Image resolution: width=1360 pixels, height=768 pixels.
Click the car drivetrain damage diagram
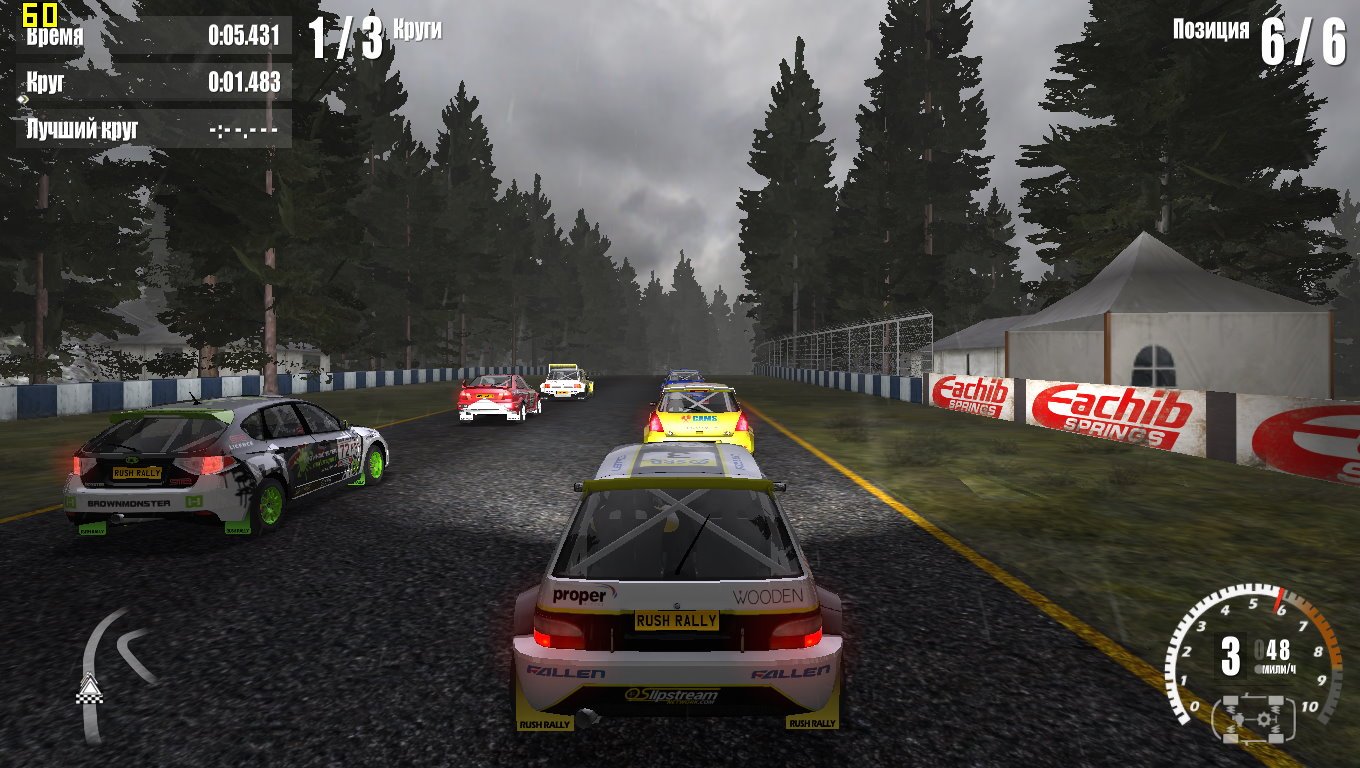click(1254, 717)
